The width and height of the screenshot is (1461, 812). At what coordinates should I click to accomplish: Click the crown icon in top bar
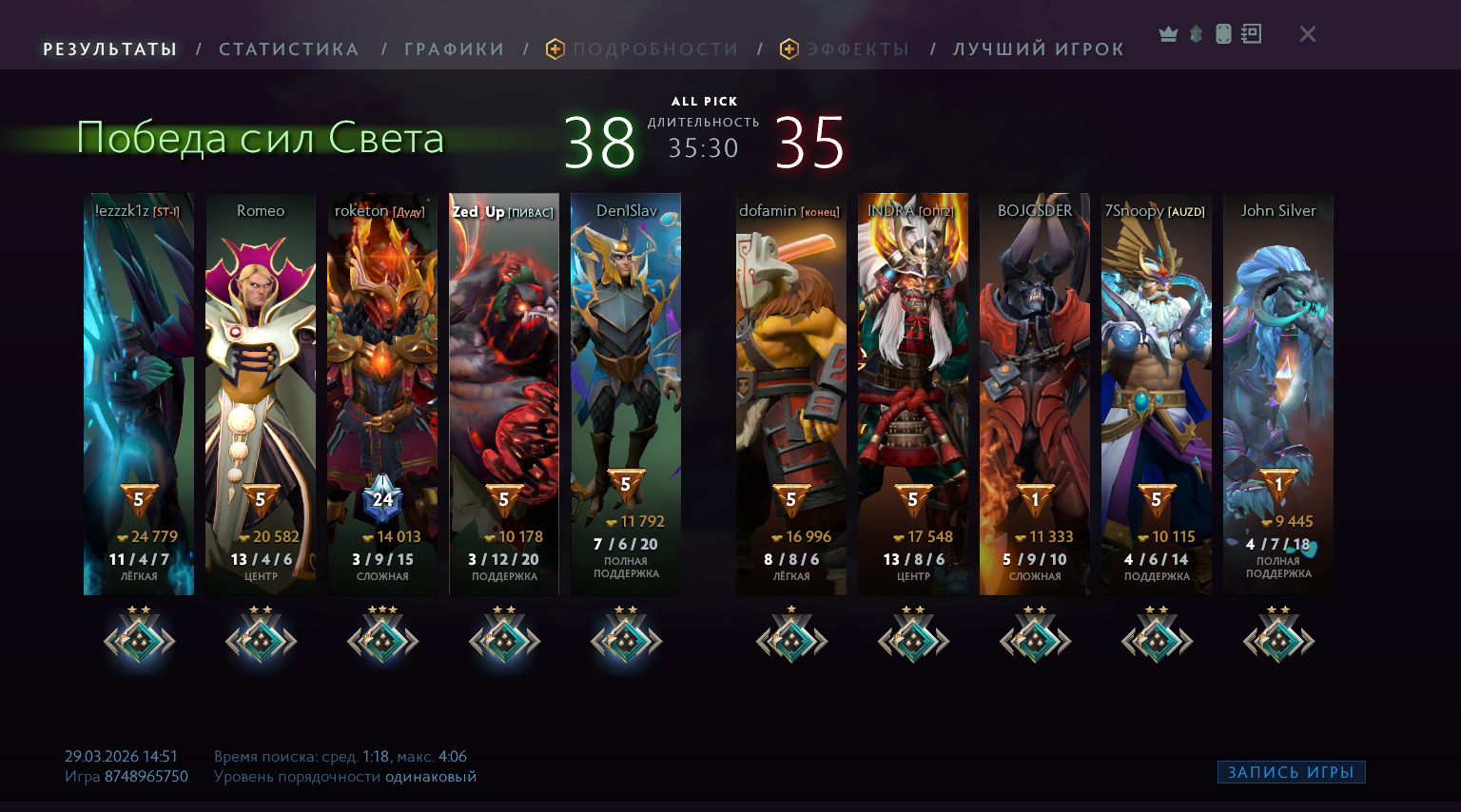[1168, 34]
